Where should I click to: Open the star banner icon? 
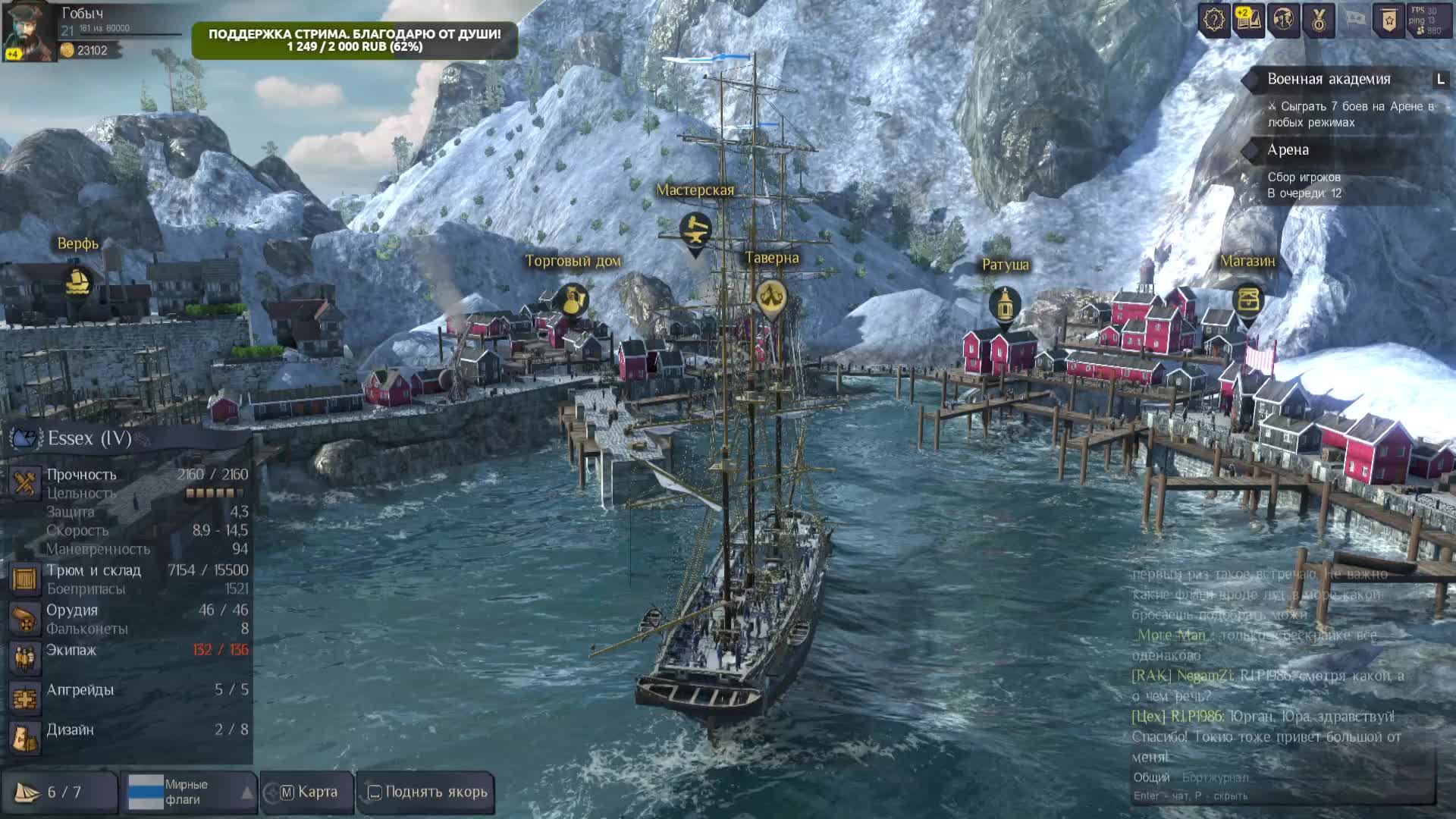click(x=1389, y=20)
